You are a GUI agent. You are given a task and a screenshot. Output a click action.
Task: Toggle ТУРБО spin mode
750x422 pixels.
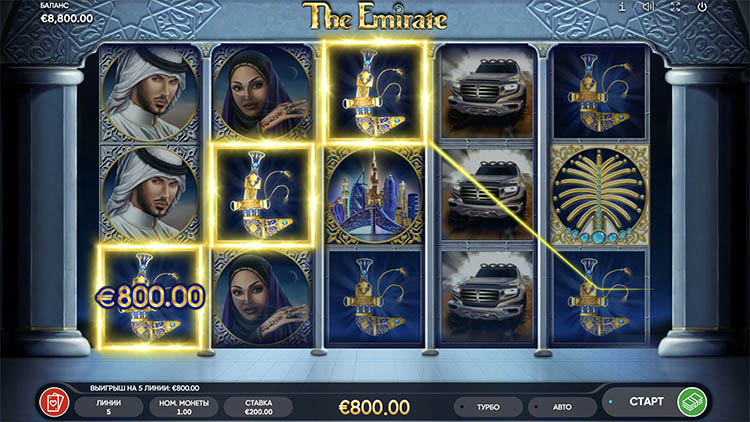pyautogui.click(x=487, y=407)
